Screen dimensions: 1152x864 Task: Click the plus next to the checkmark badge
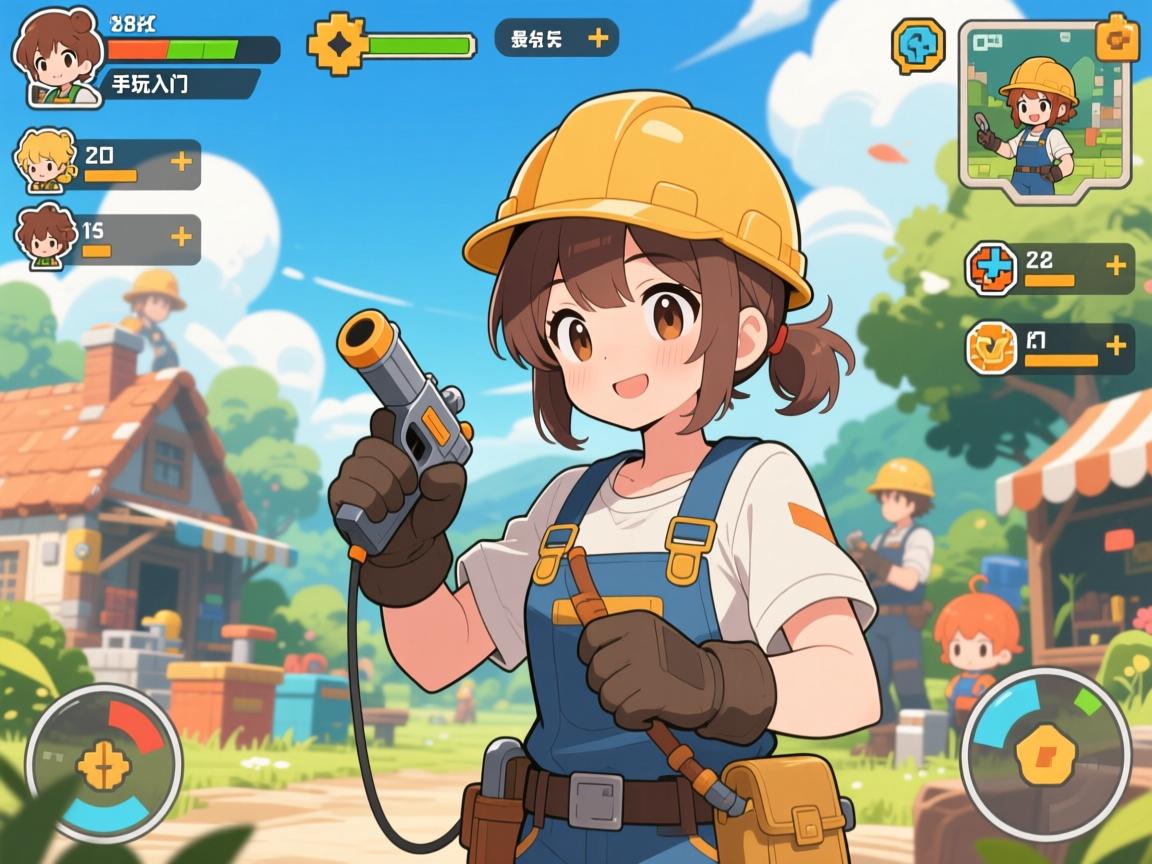click(x=1115, y=345)
